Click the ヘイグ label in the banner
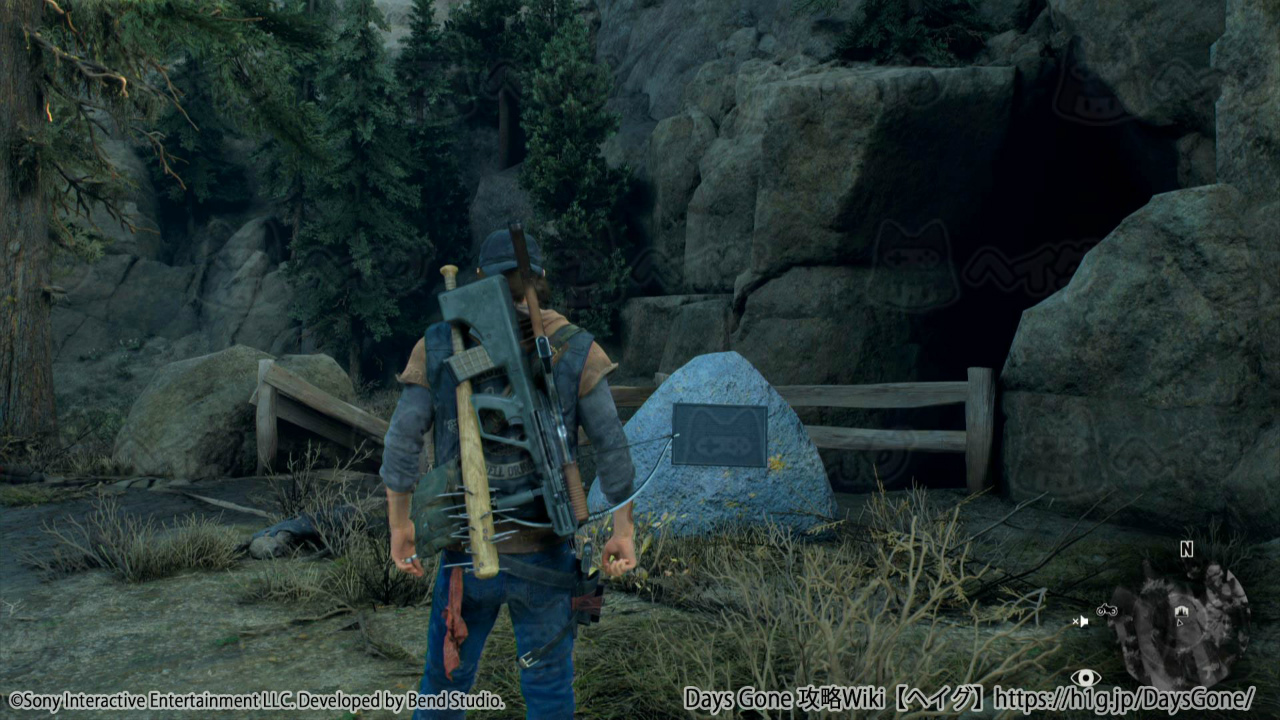1280x720 pixels. tap(938, 700)
